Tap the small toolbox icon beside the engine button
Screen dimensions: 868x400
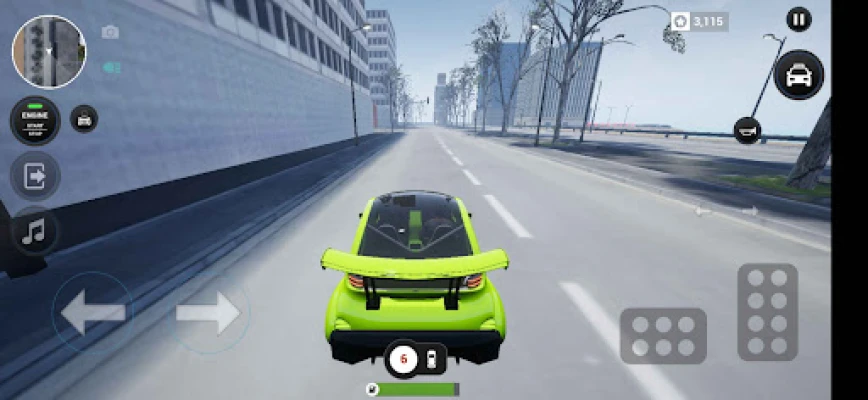[84, 119]
